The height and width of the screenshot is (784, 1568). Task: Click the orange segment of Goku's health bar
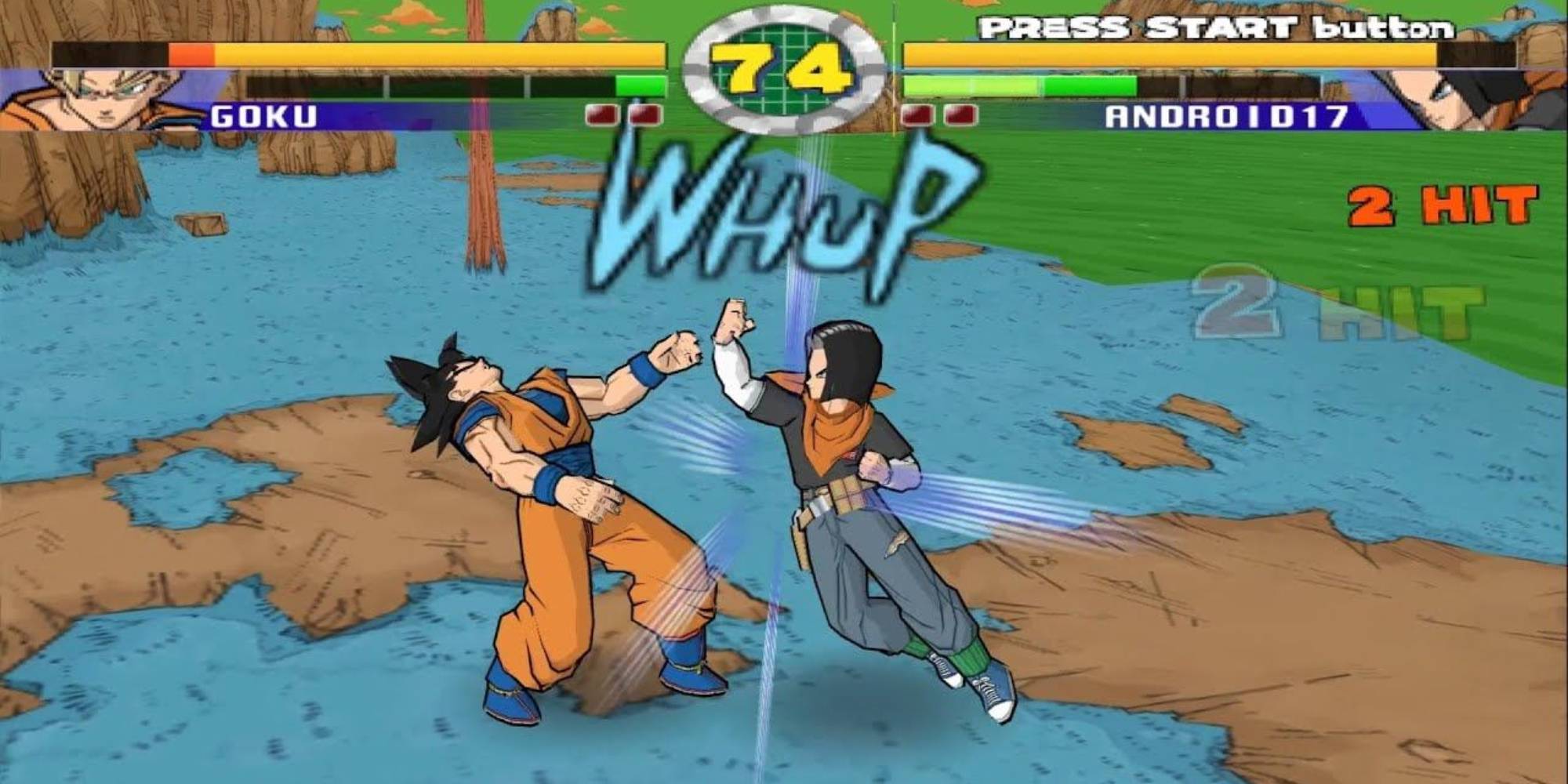(x=192, y=55)
